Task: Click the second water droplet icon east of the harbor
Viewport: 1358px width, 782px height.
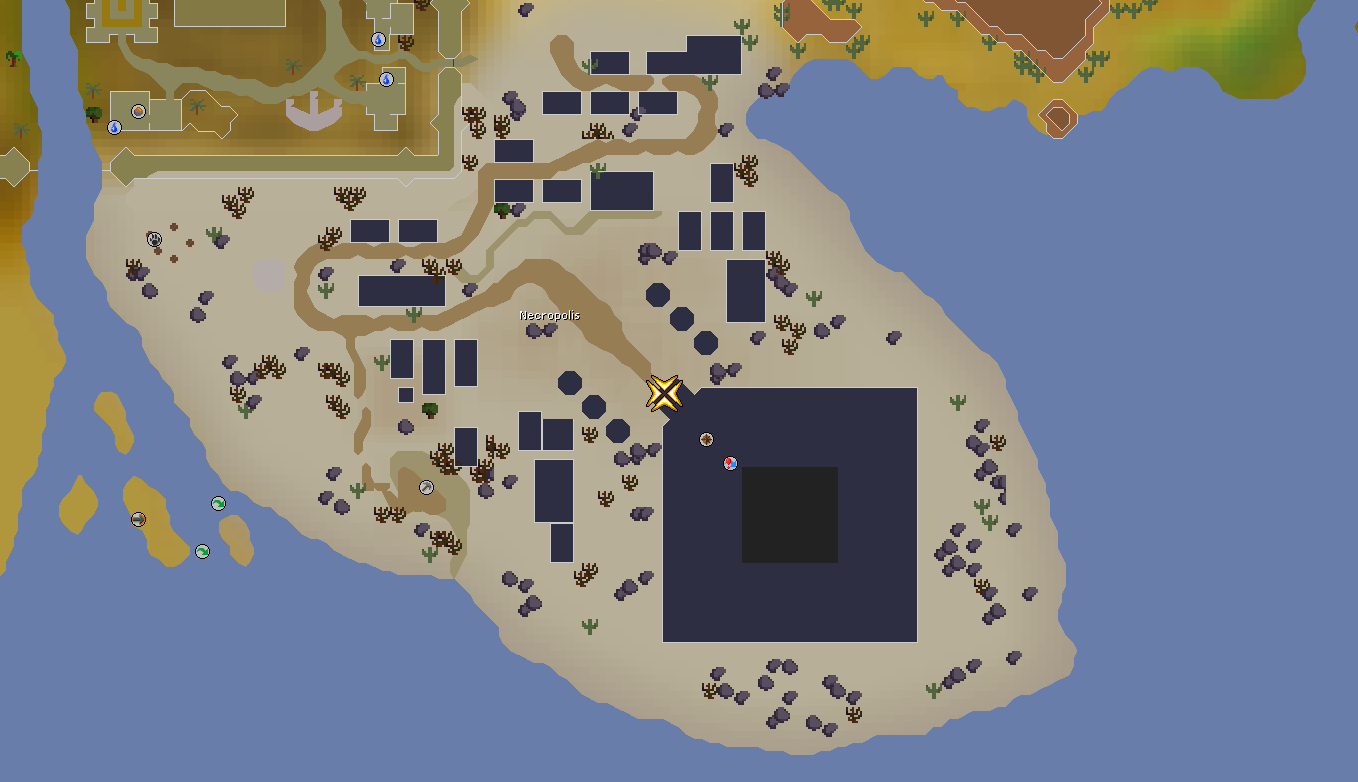Action: 386,79
